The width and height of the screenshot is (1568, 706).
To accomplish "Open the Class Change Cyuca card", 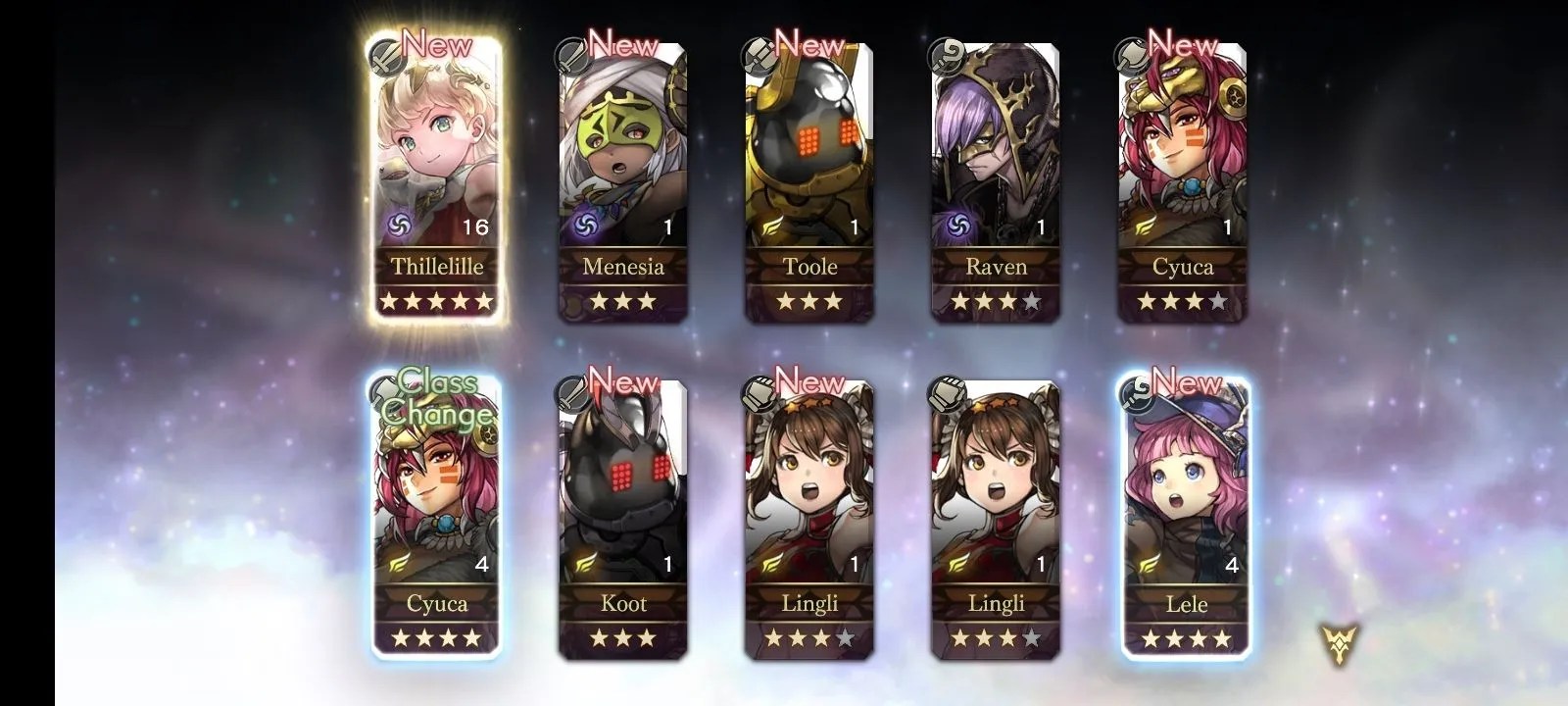I will (x=436, y=515).
